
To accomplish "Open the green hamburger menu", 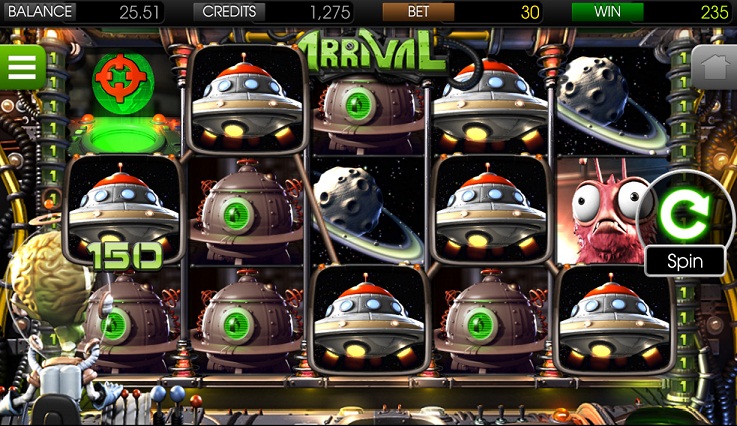I will click(21, 67).
